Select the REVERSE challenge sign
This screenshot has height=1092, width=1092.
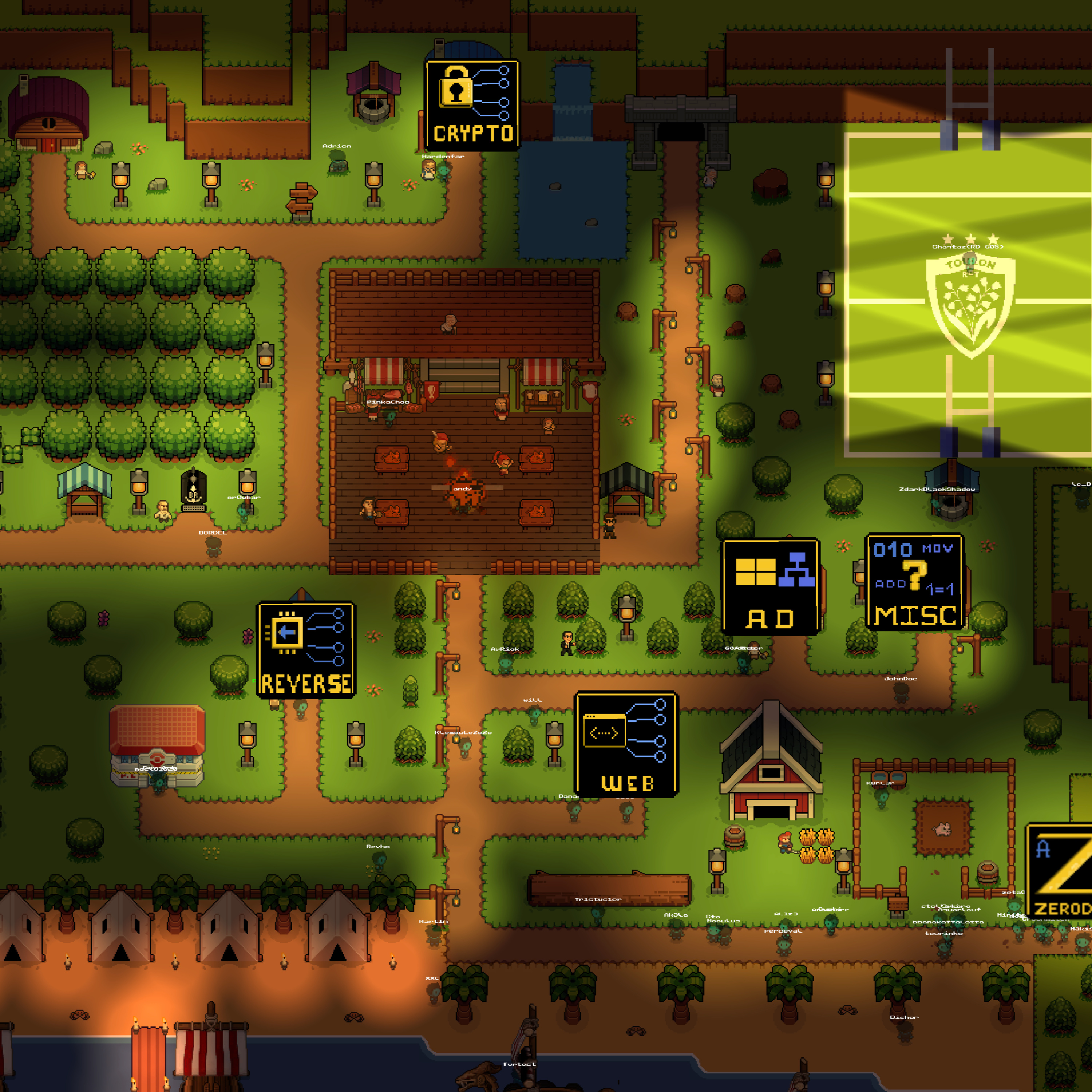306,650
